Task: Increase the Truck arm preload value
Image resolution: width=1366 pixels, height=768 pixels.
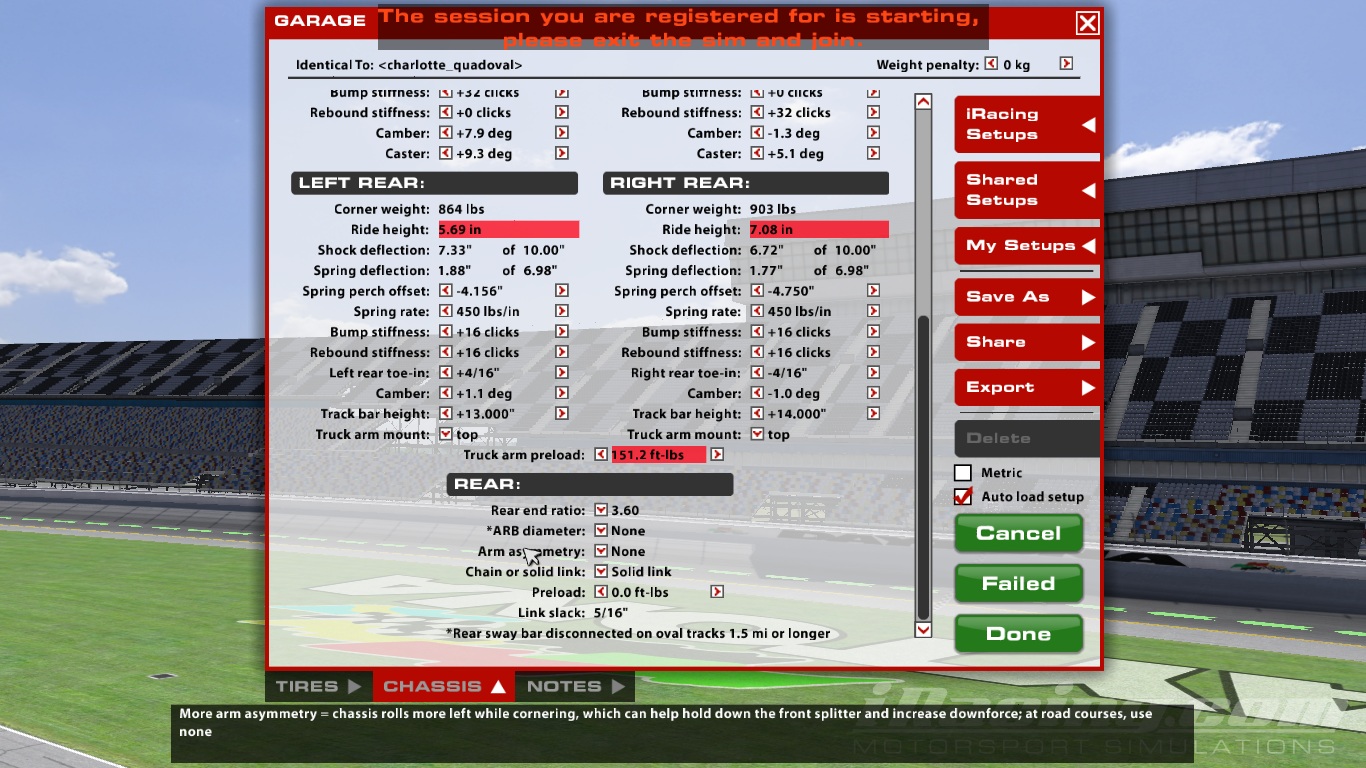Action: point(717,455)
